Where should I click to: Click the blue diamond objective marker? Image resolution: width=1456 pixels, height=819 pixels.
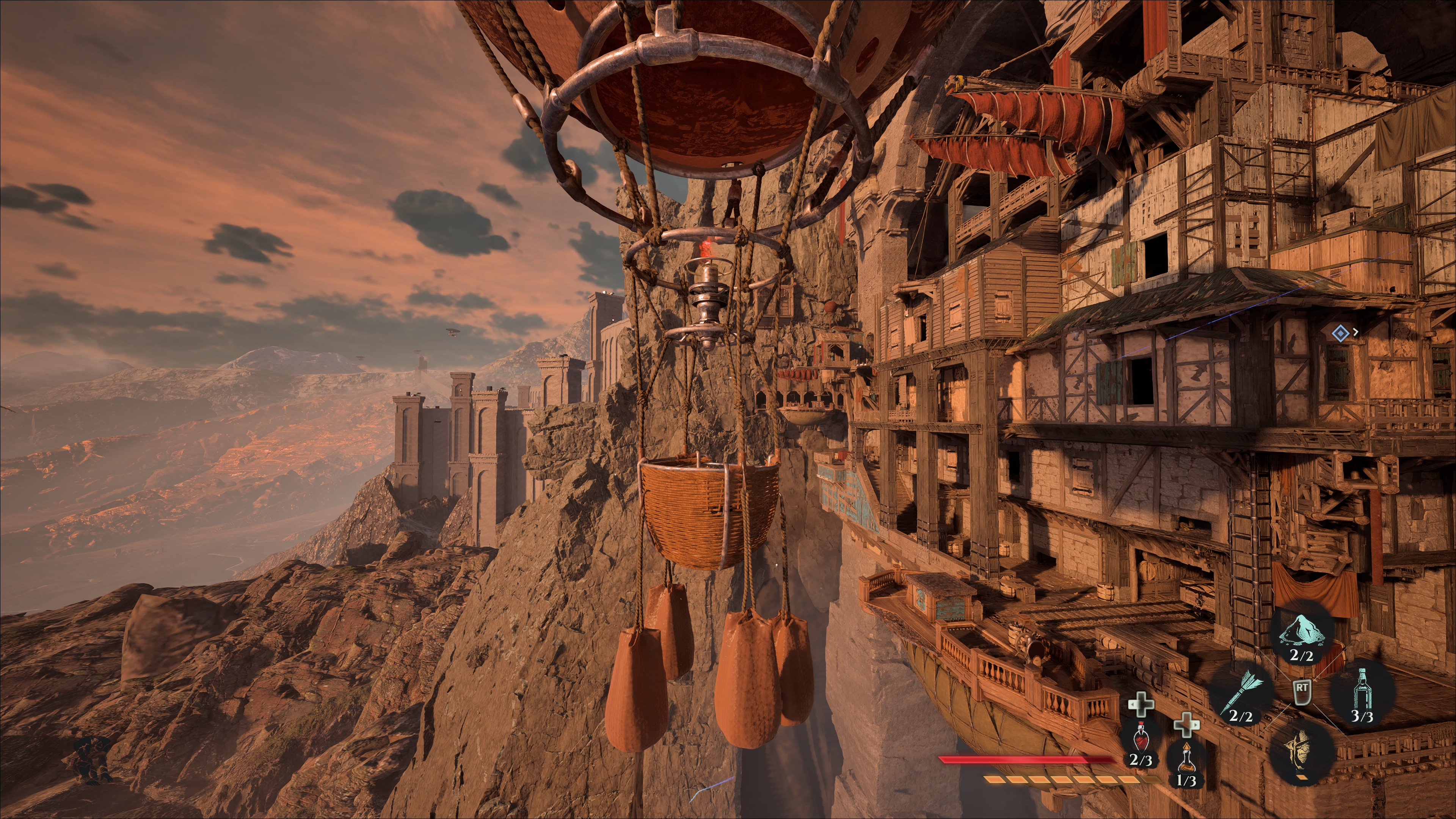(x=1340, y=333)
